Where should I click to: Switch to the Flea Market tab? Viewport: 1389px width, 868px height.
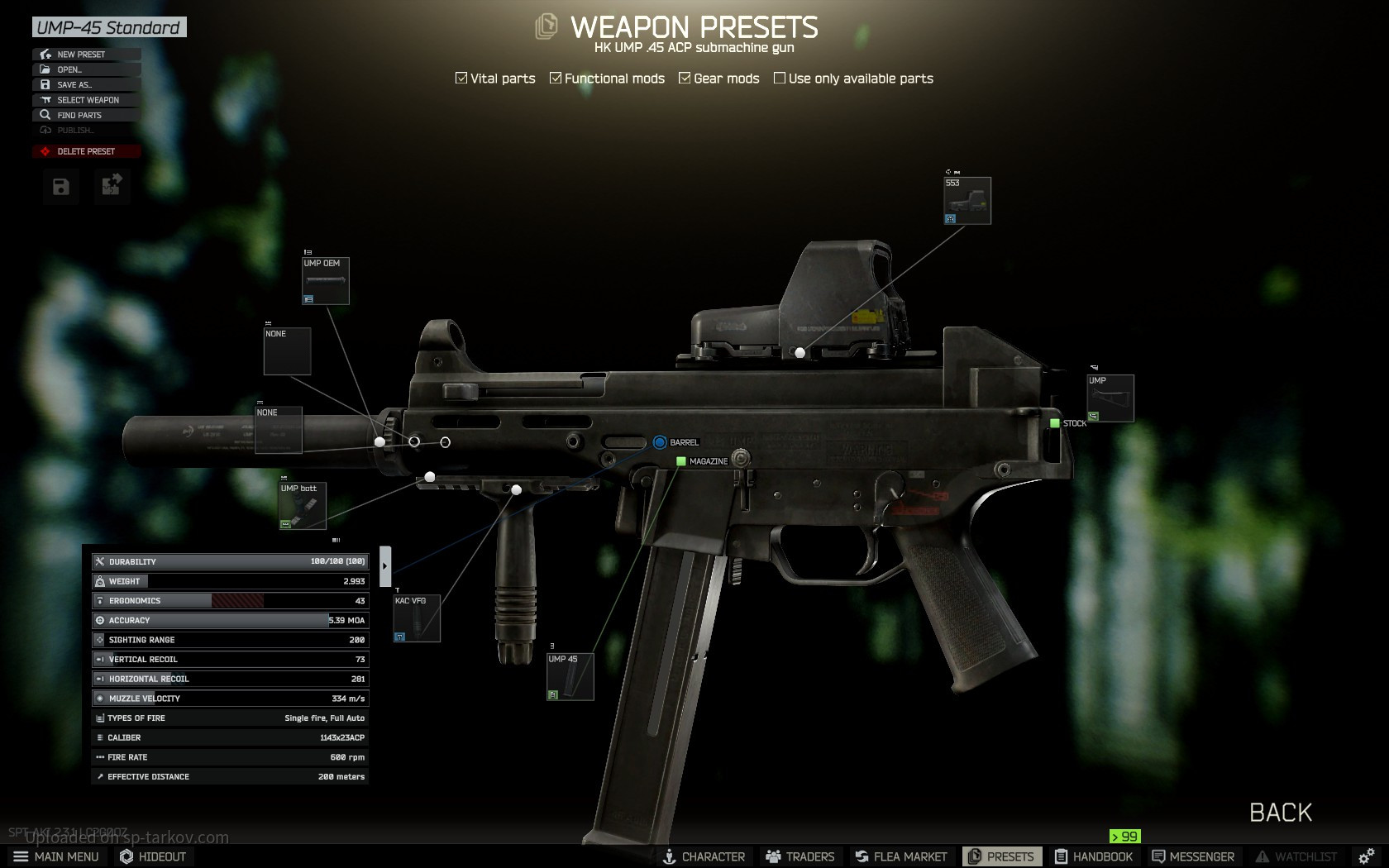(901, 856)
